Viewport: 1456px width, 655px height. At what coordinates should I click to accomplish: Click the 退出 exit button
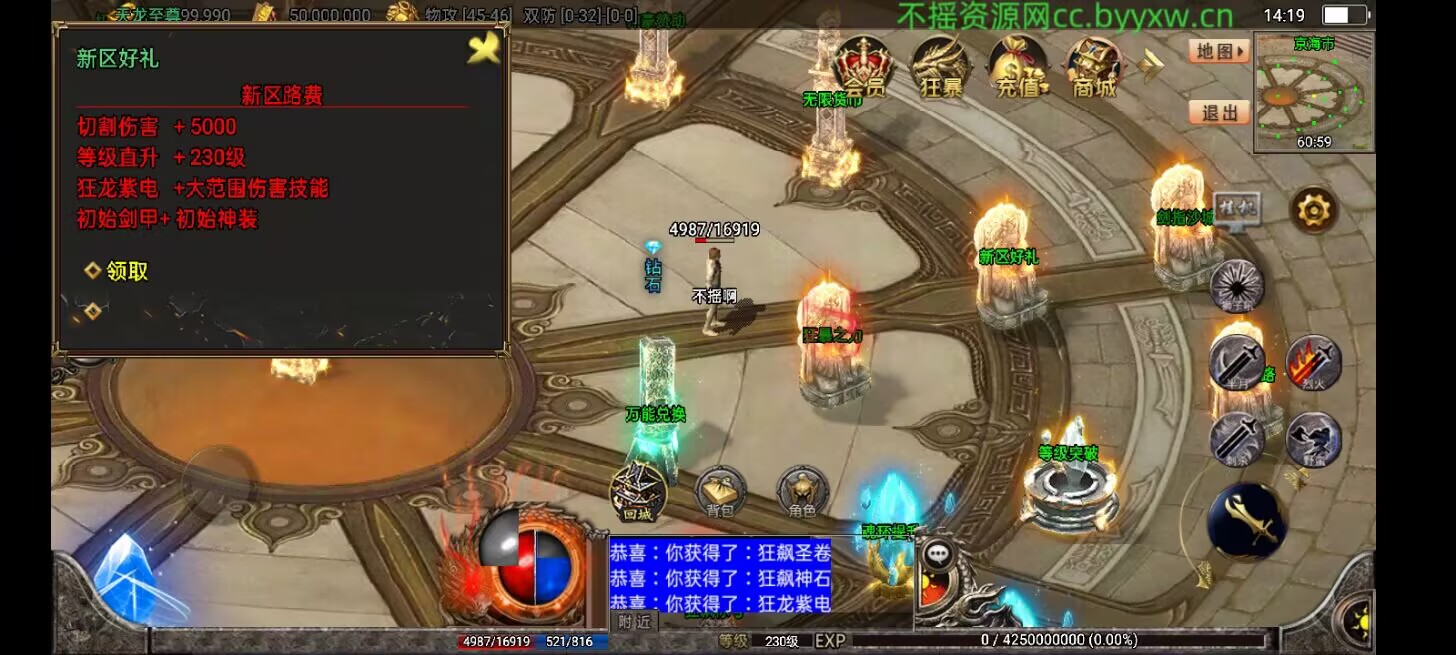pyautogui.click(x=1220, y=113)
